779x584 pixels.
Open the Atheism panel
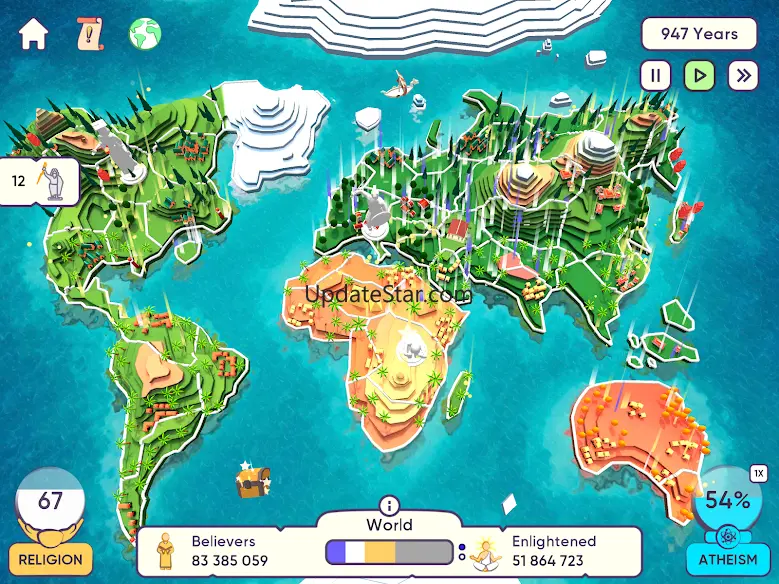(727, 559)
